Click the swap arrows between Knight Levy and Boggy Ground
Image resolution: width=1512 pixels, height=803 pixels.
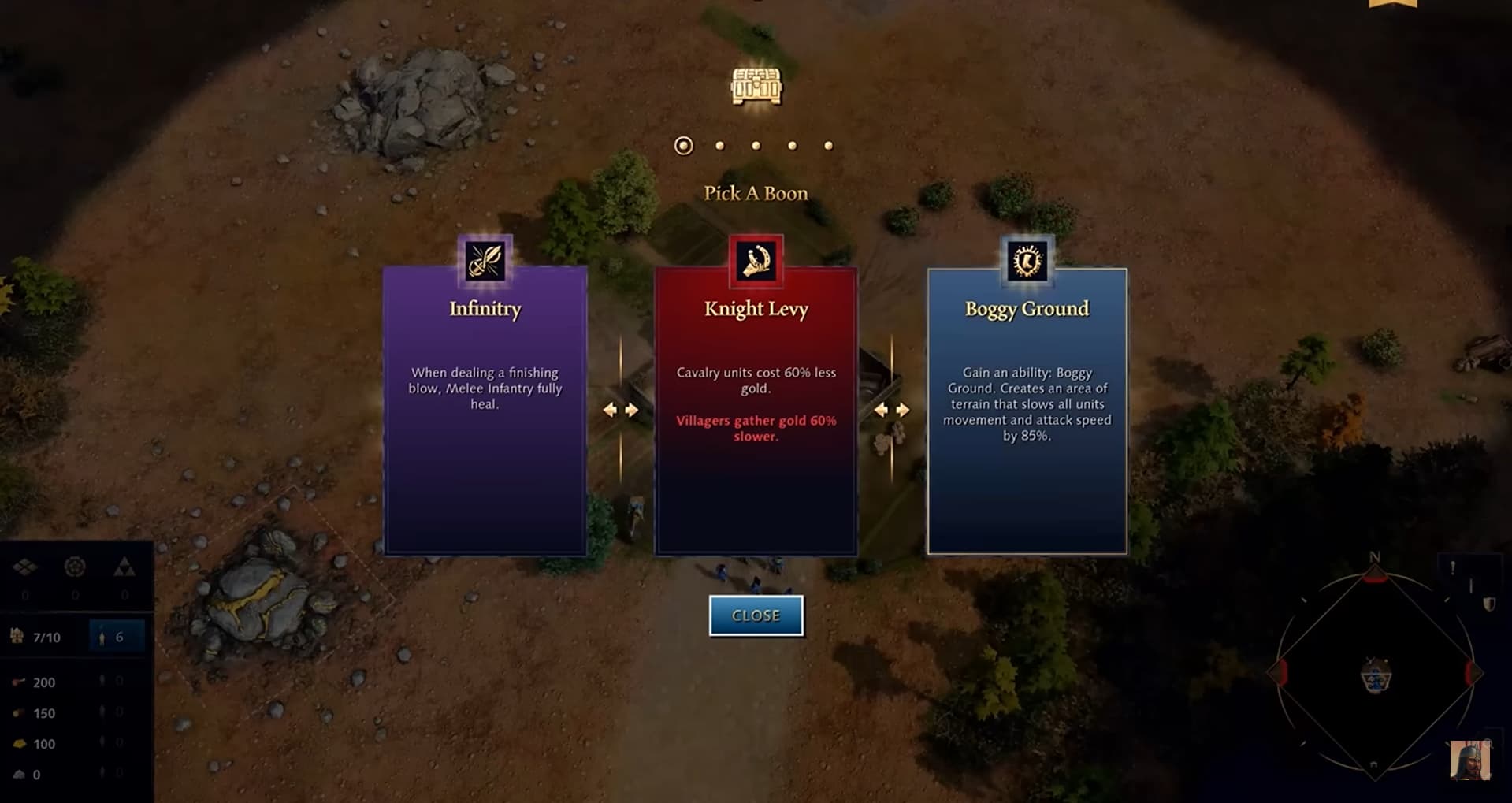892,410
